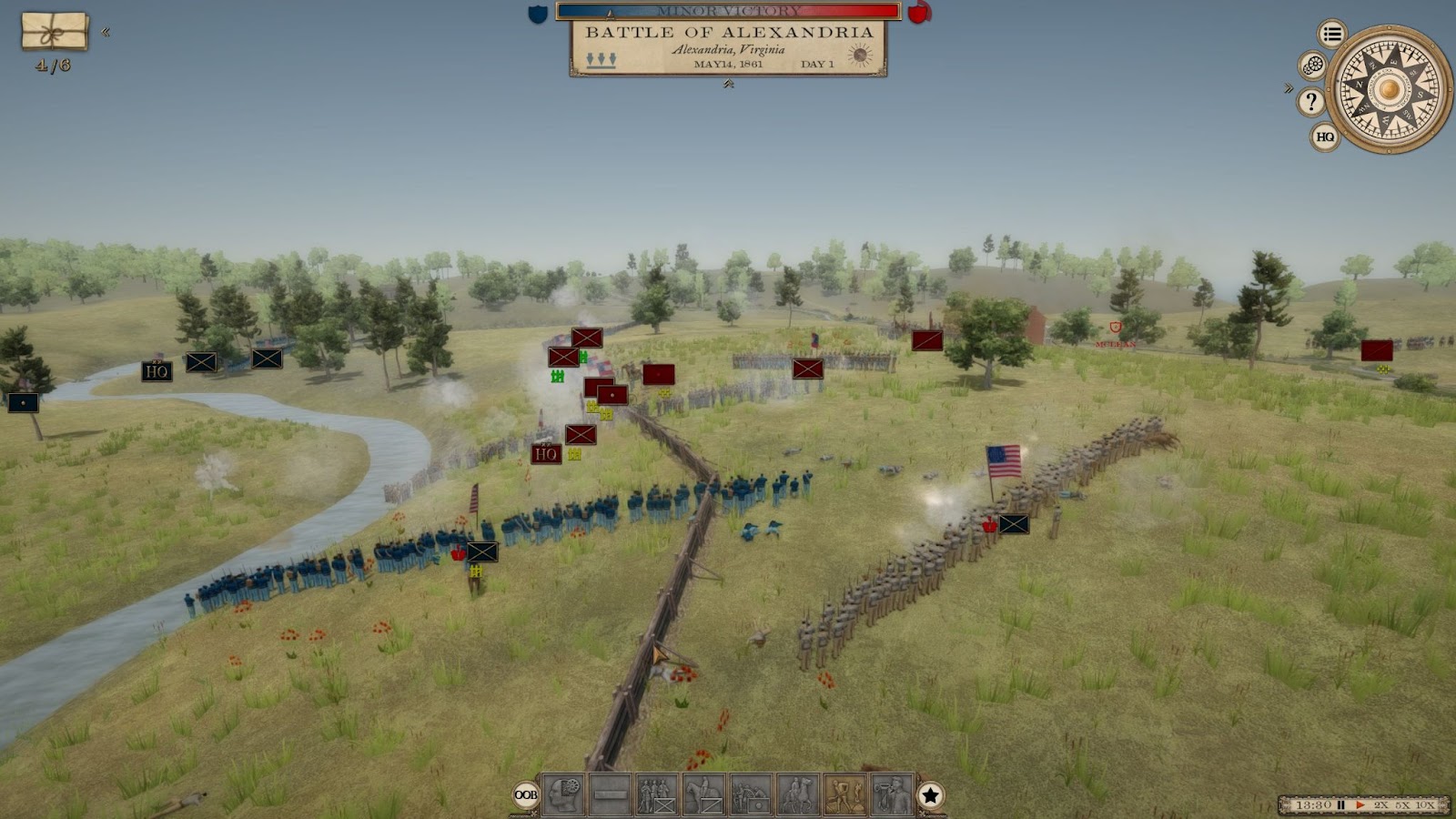The width and height of the screenshot is (1456, 819).
Task: Jump to headquarters with the round HQ button
Action: pyautogui.click(x=1325, y=137)
